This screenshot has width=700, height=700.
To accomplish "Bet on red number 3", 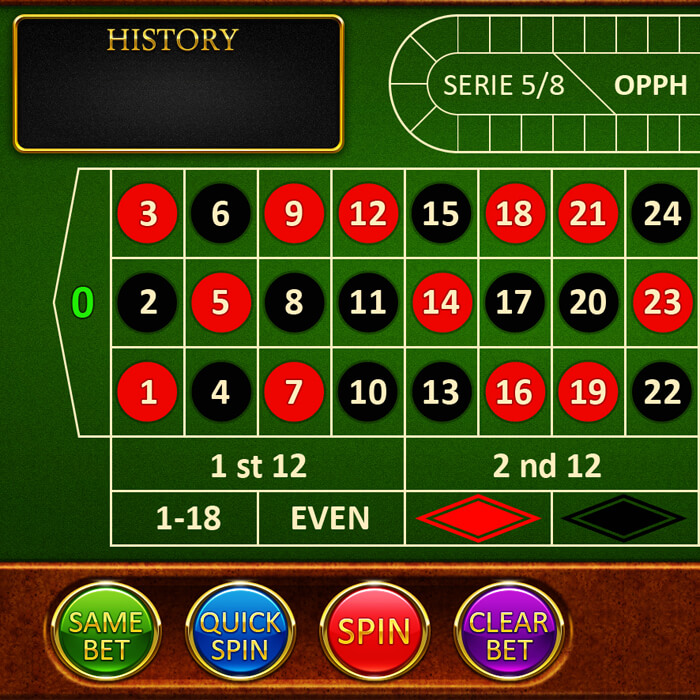I will coord(148,213).
